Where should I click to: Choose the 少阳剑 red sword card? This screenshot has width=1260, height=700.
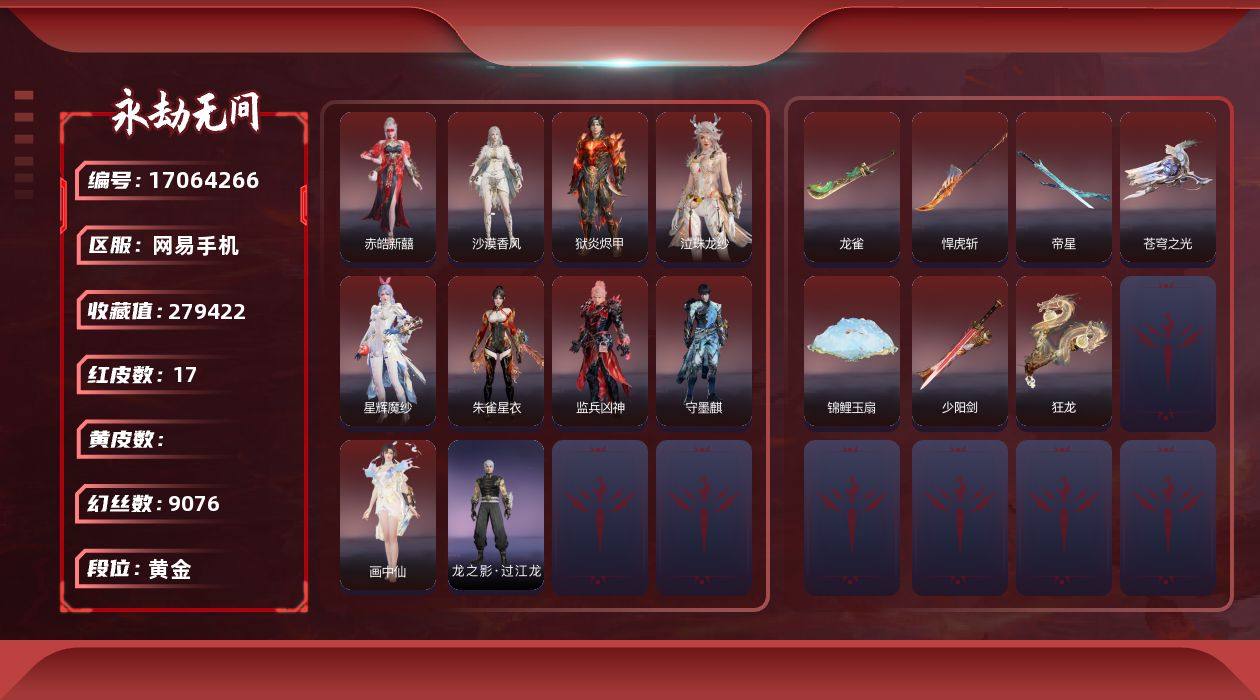960,351
